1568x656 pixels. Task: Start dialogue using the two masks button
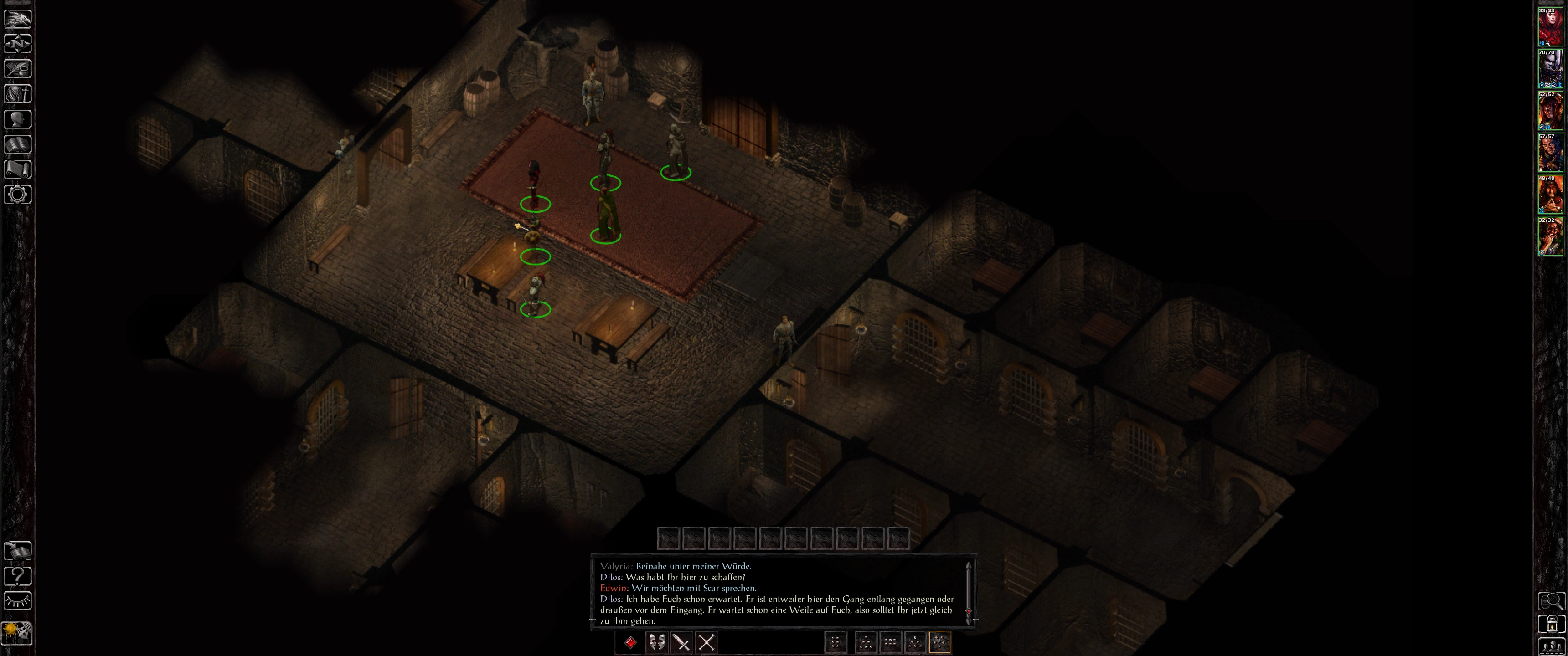pos(656,643)
